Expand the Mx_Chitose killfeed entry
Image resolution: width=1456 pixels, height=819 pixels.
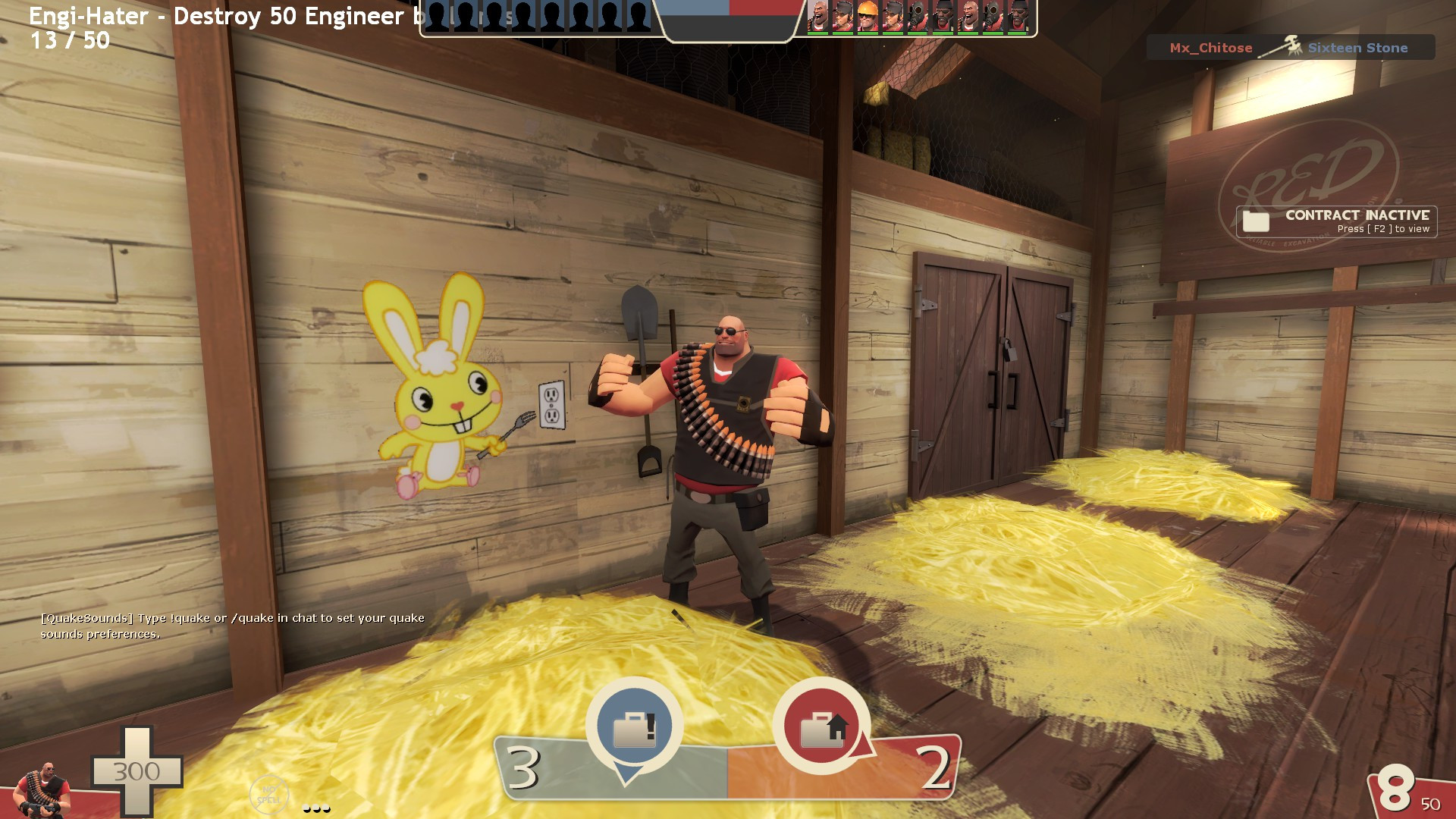coord(1211,47)
